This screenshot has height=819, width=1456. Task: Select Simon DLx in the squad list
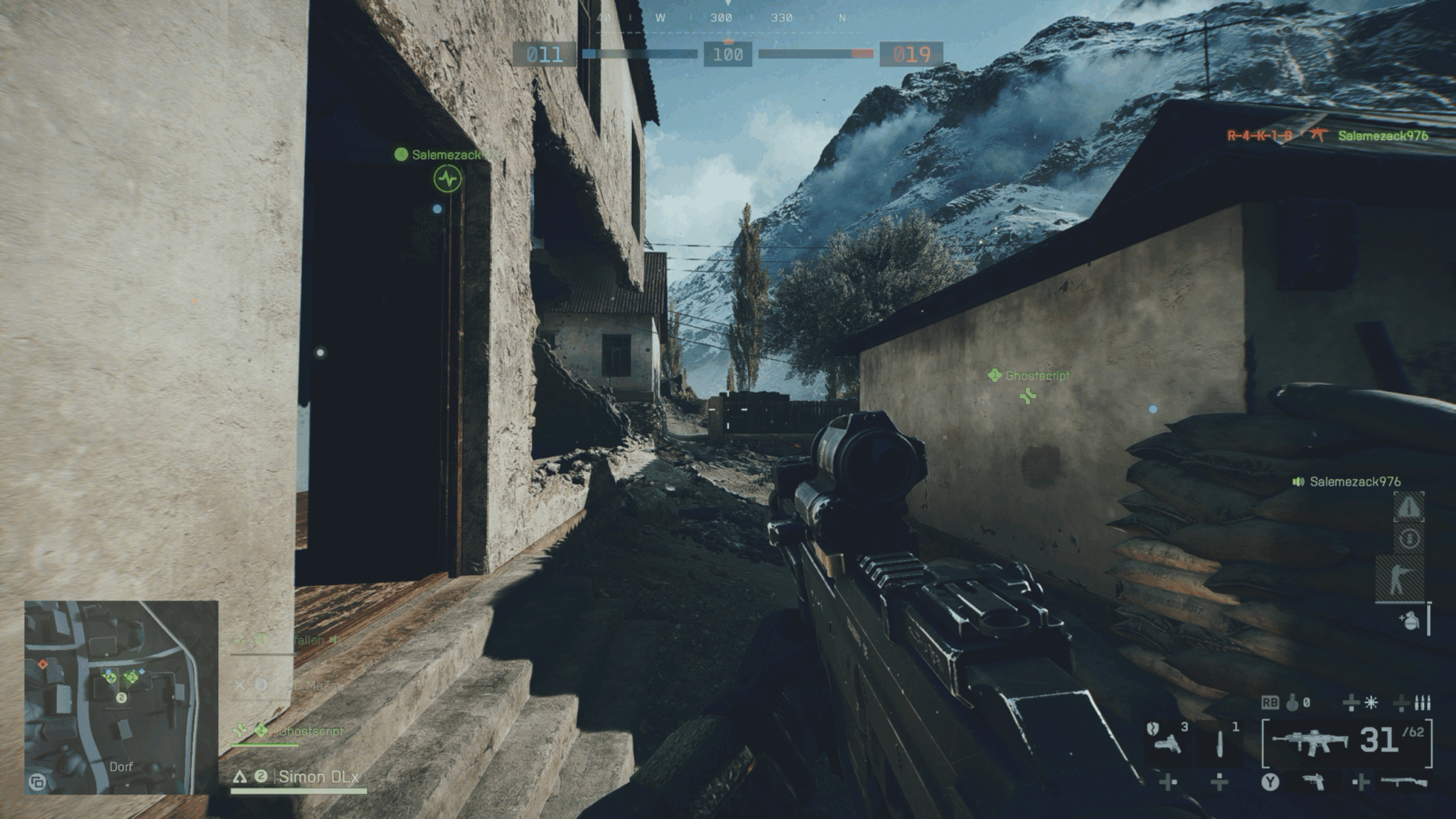click(318, 776)
